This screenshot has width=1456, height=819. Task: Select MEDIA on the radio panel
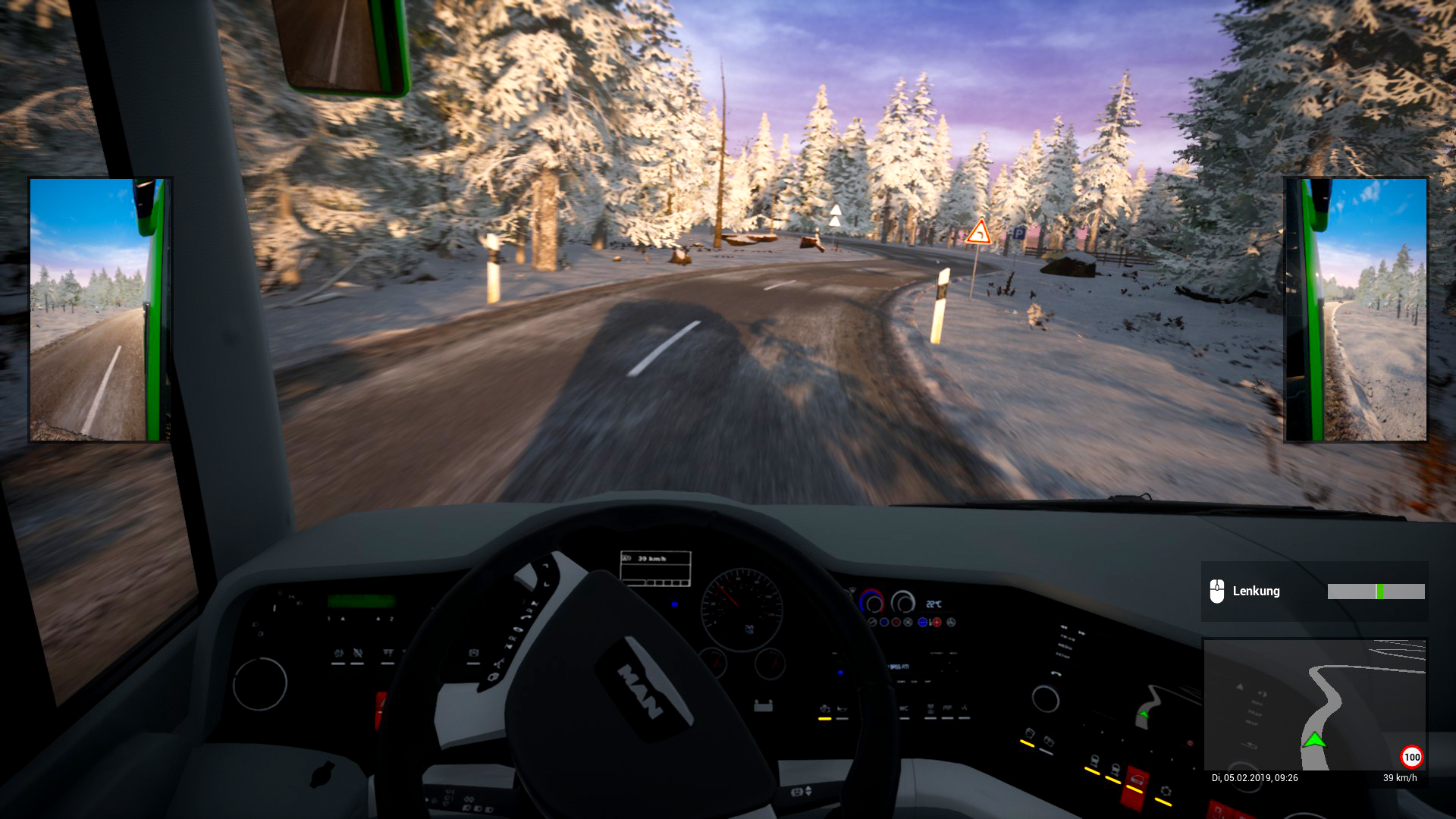click(1066, 647)
